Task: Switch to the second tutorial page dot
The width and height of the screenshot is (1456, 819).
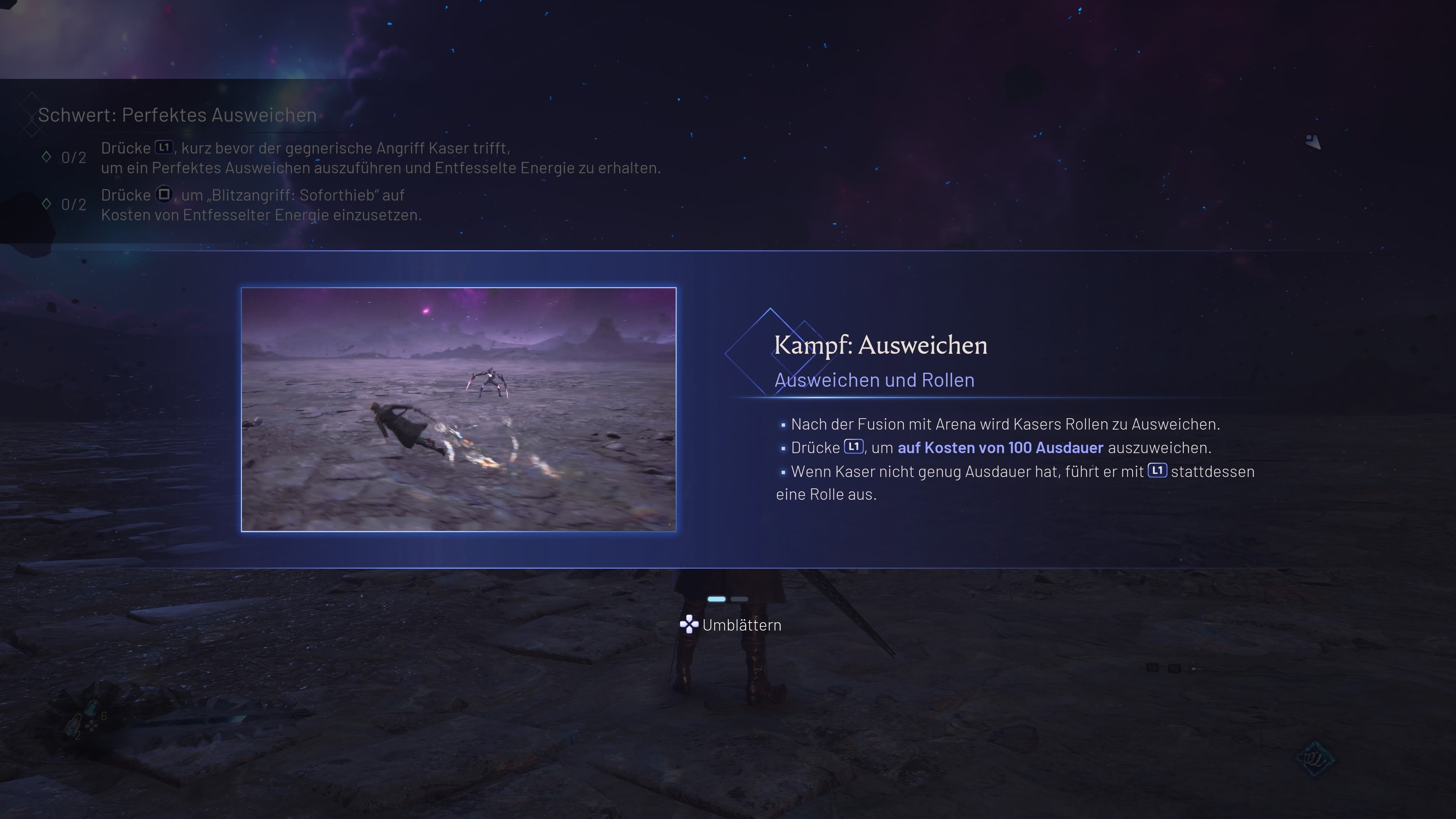Action: [x=739, y=599]
